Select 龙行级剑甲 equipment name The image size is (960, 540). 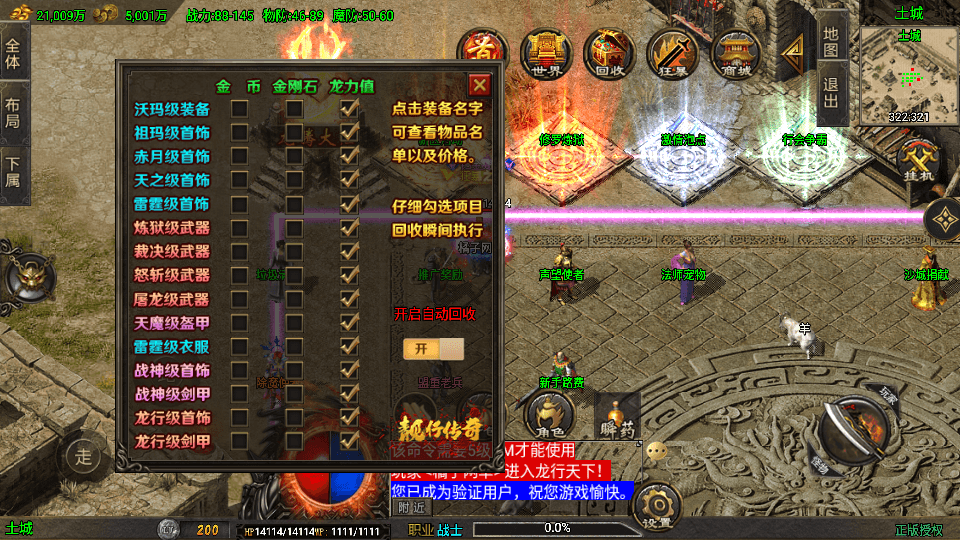click(x=172, y=441)
